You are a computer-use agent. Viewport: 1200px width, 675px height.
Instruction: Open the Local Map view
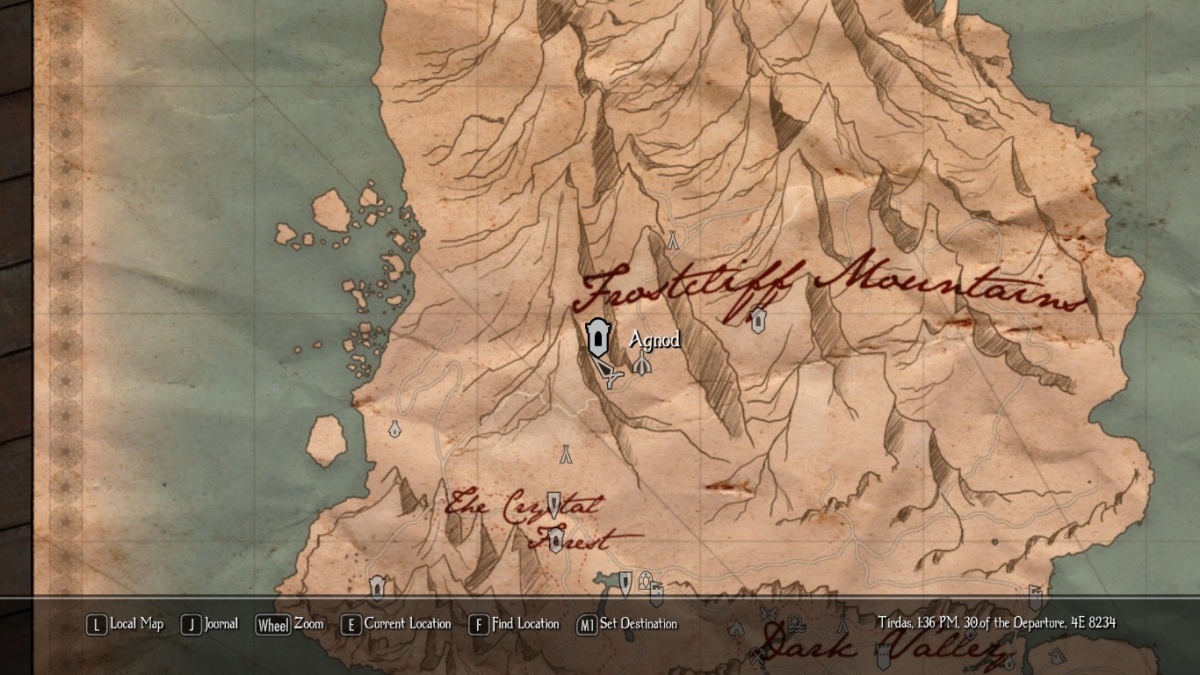pyautogui.click(x=125, y=624)
